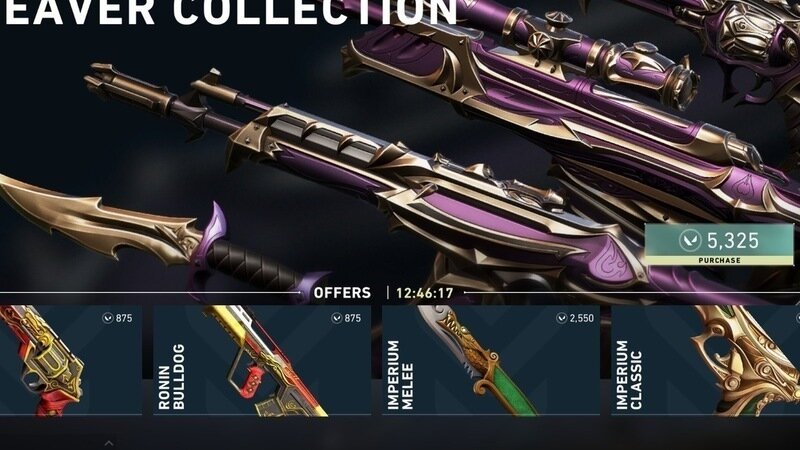Click the small up-arrow chevron below the offers
The width and height of the screenshot is (800, 450).
click(109, 441)
